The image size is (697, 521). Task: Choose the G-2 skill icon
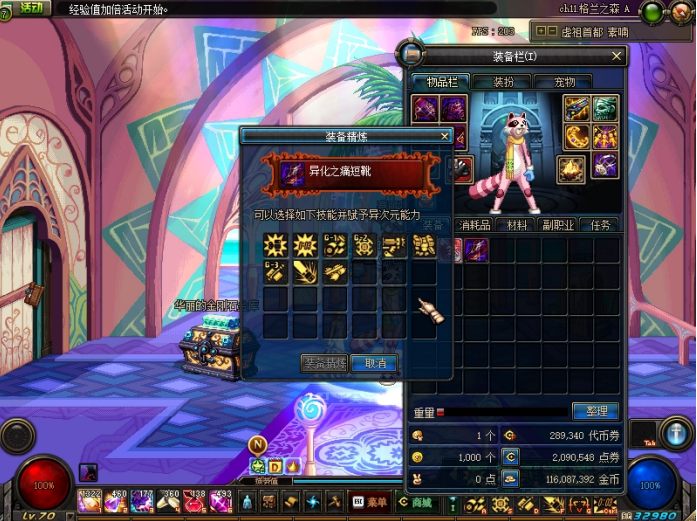[x=364, y=246]
